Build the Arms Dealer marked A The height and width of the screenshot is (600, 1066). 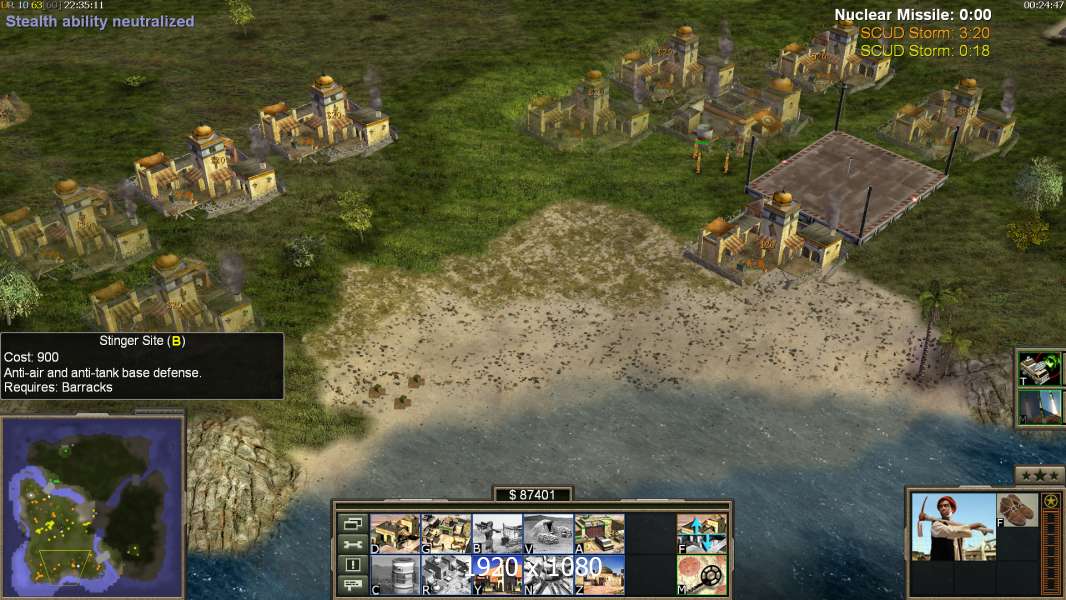(599, 533)
